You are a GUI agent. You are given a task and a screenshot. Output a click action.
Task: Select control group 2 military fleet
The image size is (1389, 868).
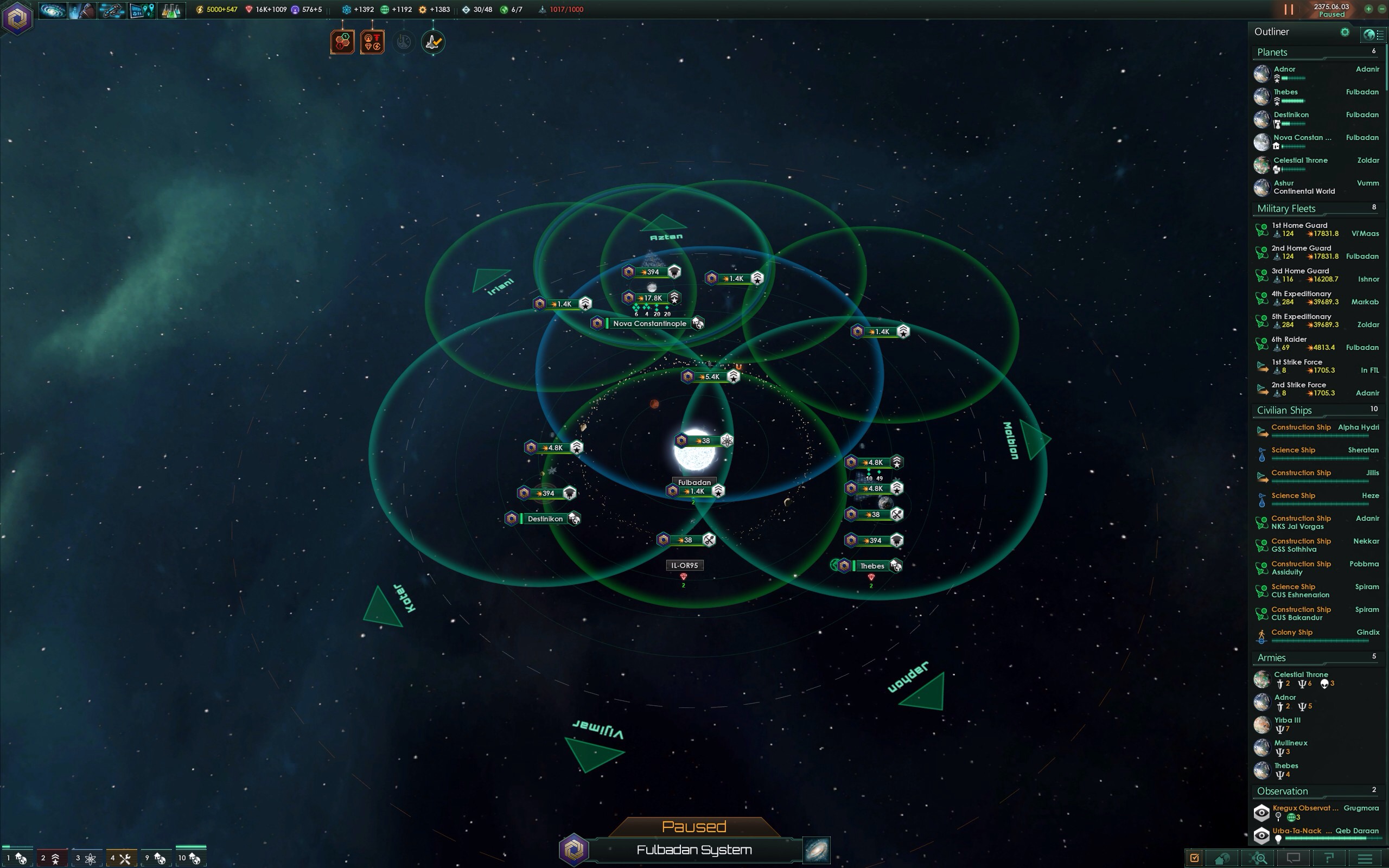(51, 858)
